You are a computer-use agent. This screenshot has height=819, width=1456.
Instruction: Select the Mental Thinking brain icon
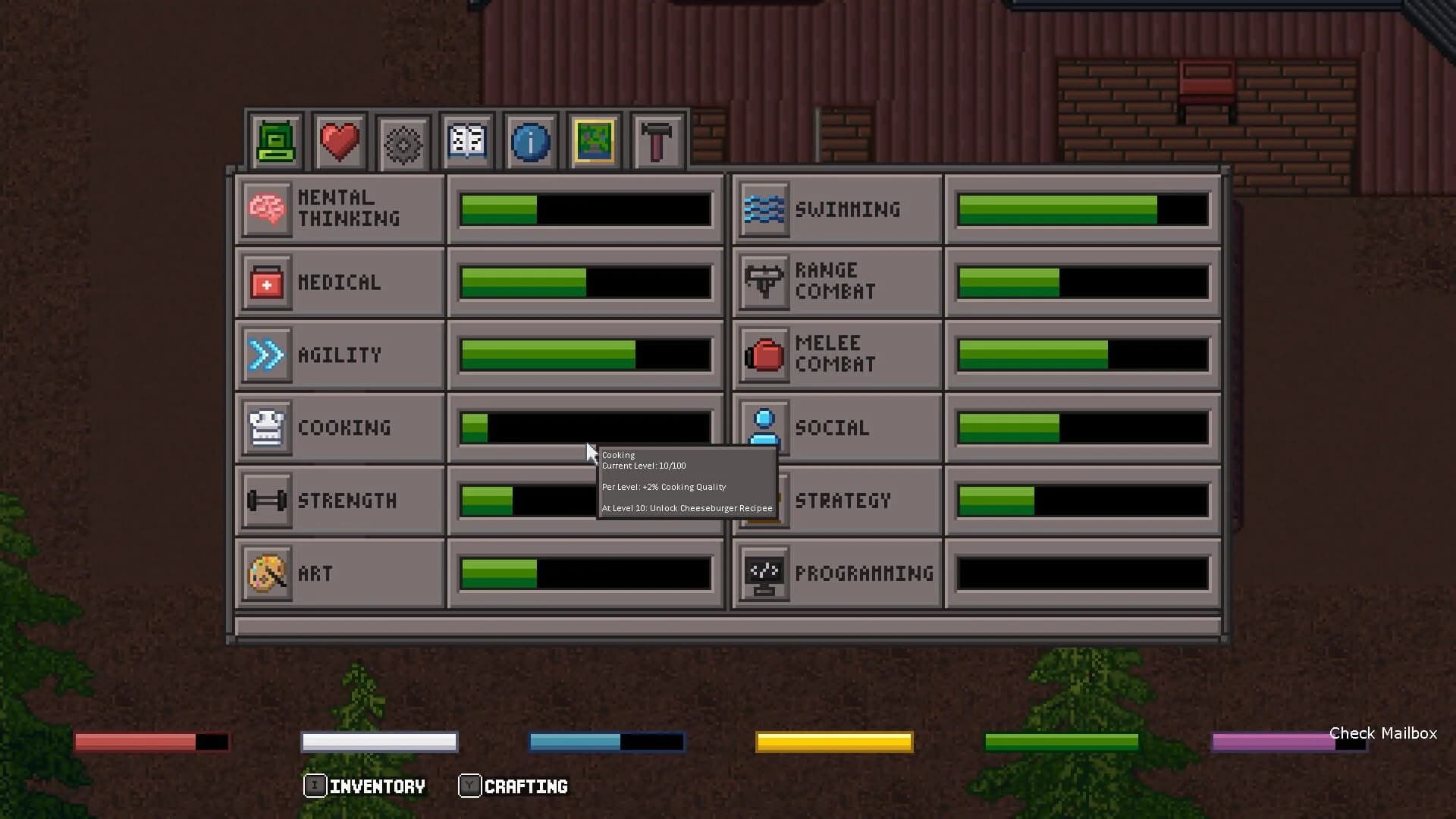click(265, 209)
